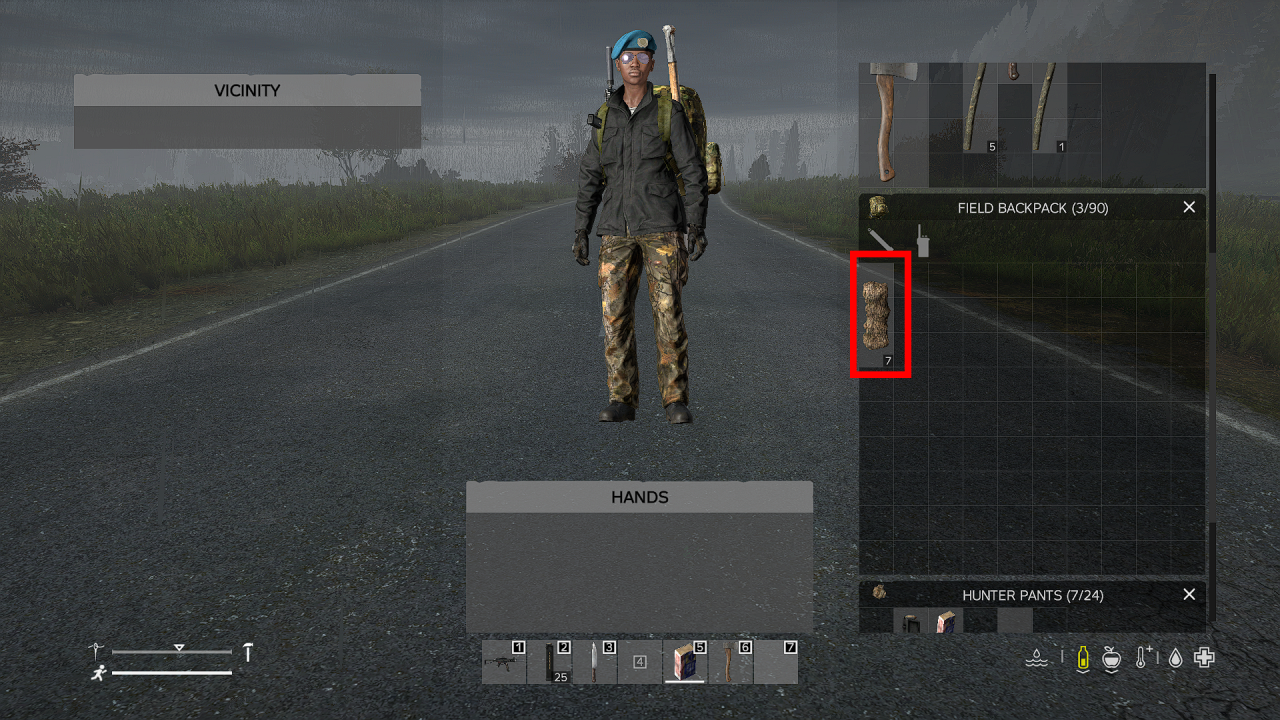Click the hydration water status icon
Image resolution: width=1280 pixels, height=720 pixels.
1037,657
